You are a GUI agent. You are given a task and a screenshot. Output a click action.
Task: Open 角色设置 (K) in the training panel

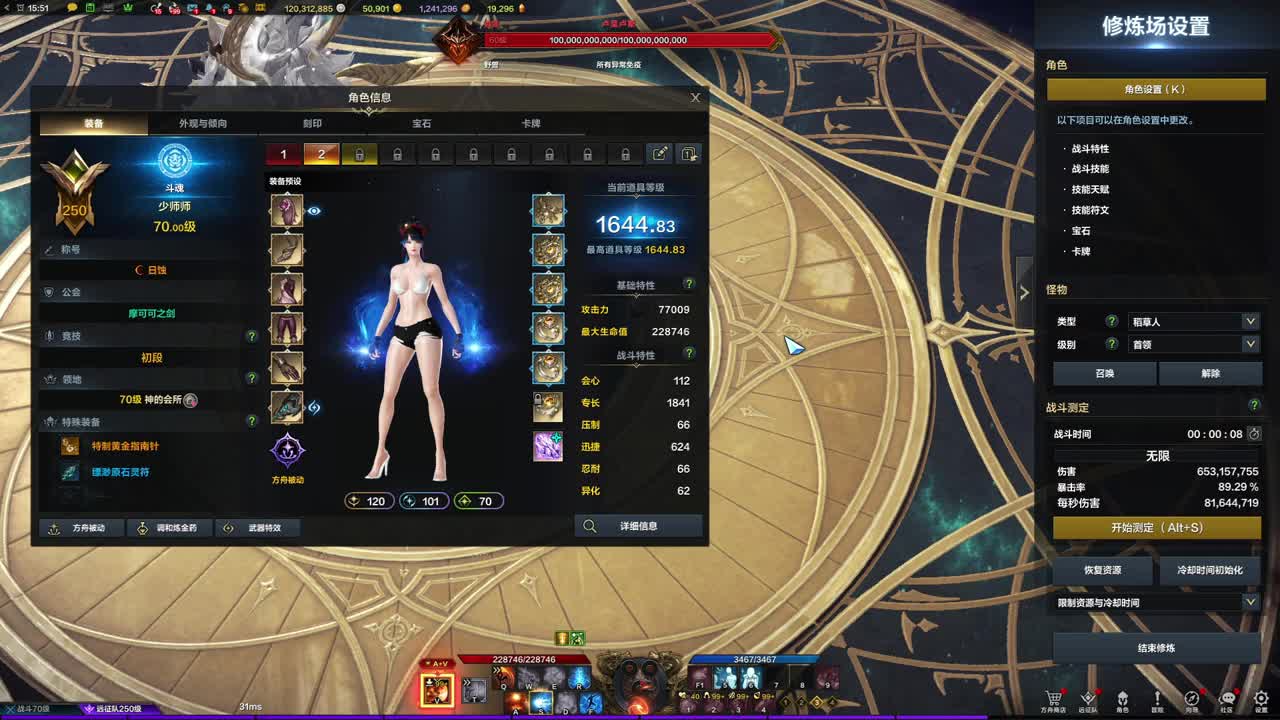[1154, 89]
